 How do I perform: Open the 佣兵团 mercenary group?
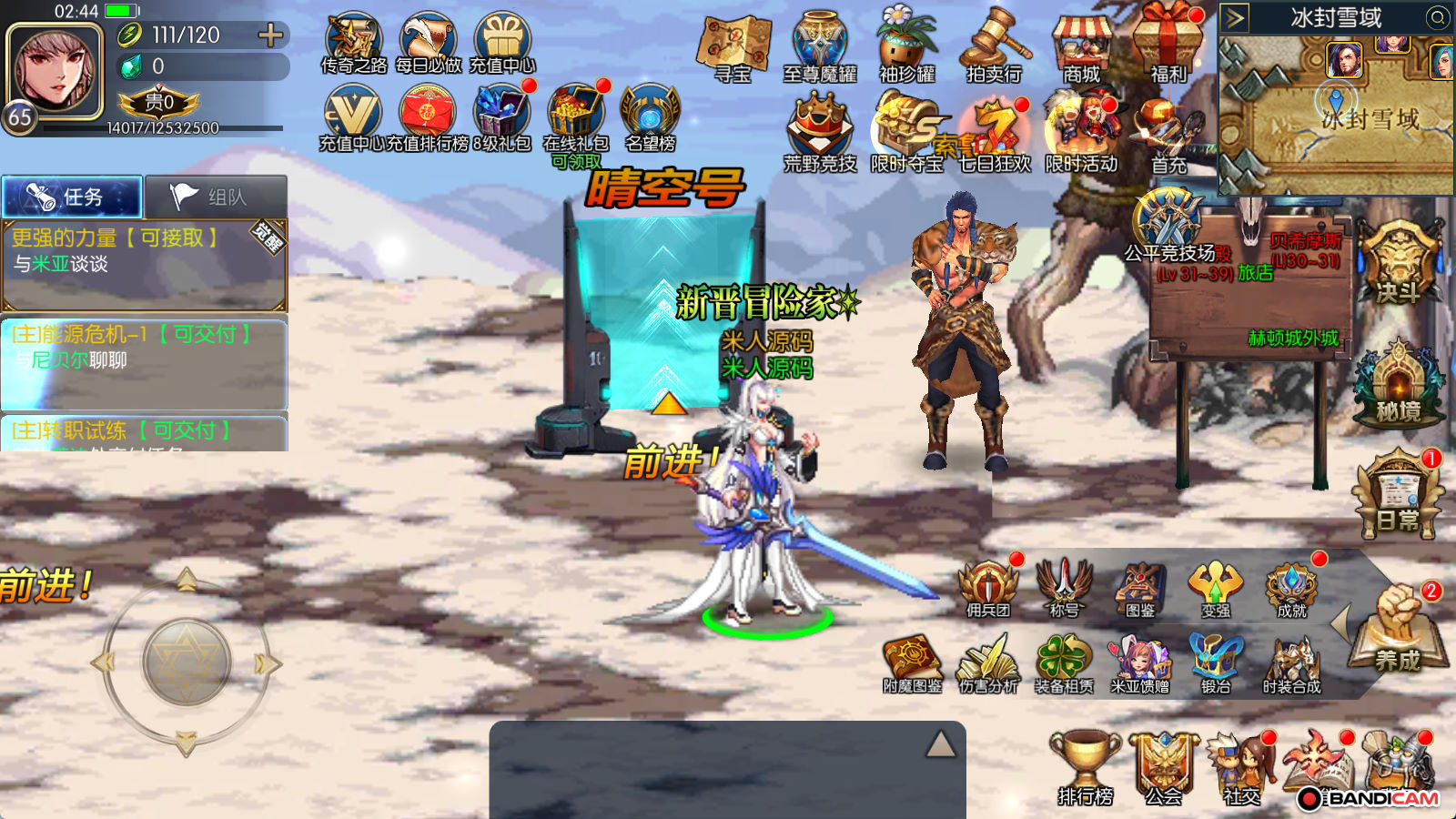988,589
